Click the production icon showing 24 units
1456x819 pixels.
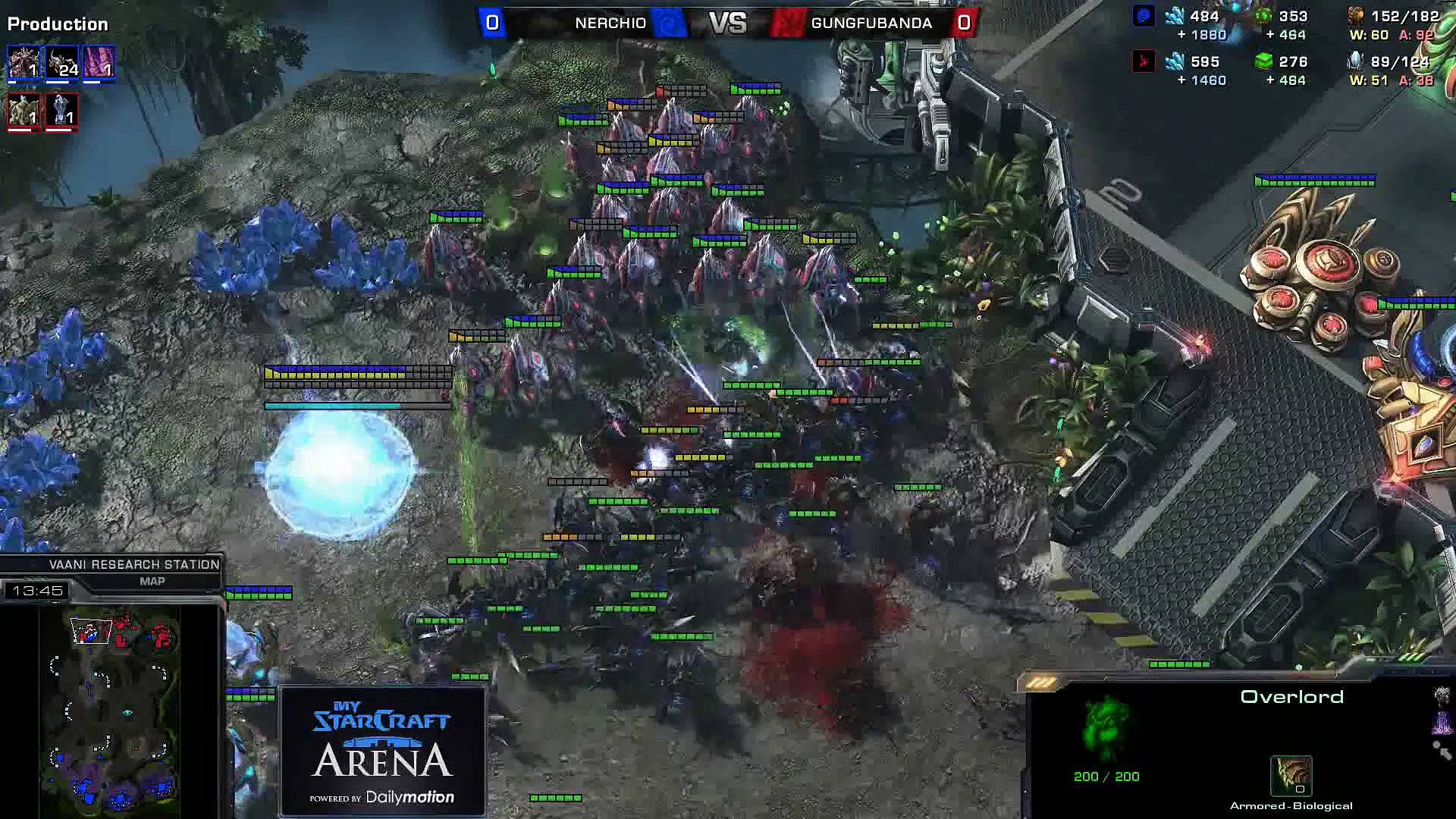[x=61, y=62]
